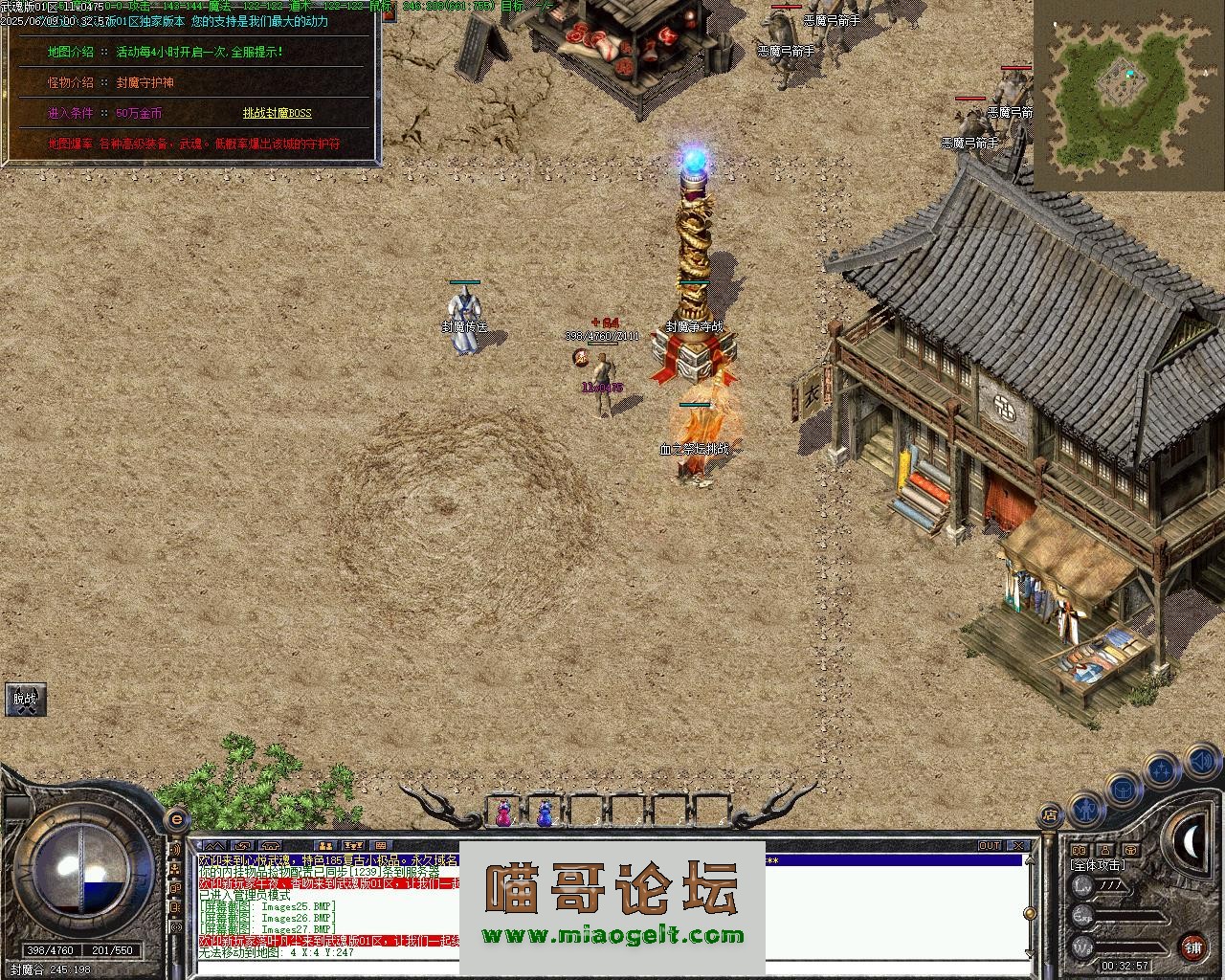The image size is (1225, 980).
Task: Use the blue potion in the belt
Action: tap(545, 814)
